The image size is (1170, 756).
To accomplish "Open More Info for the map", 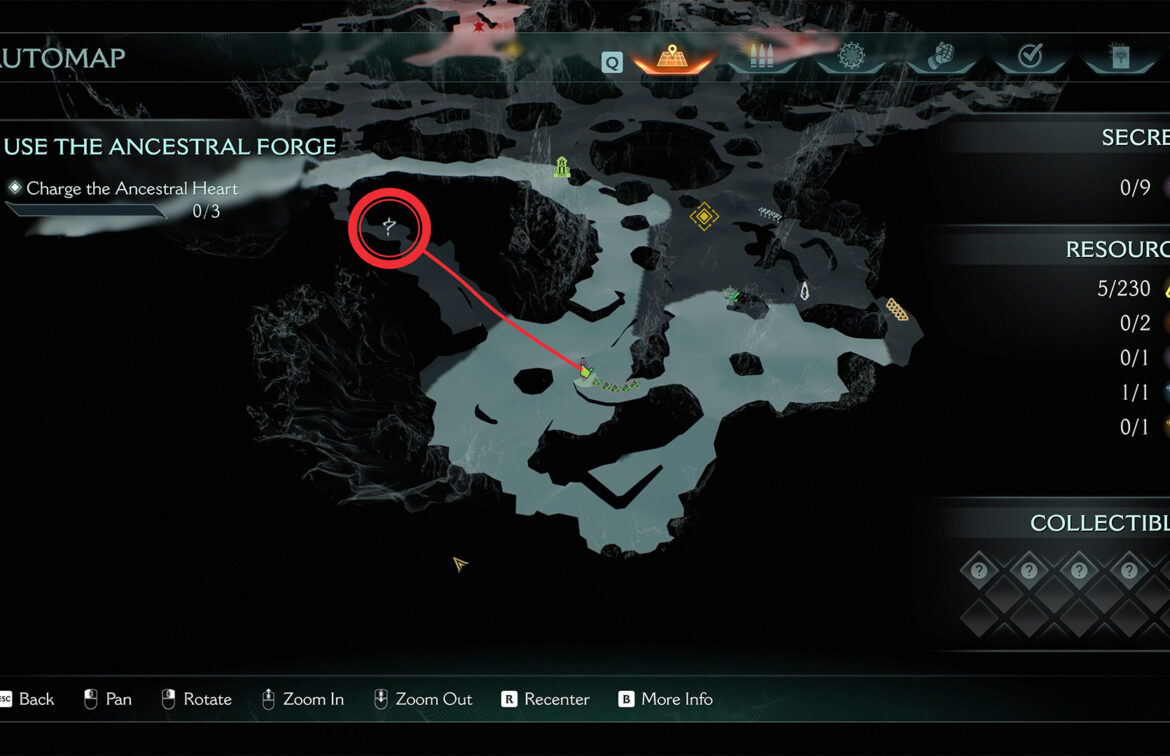I will pyautogui.click(x=666, y=699).
